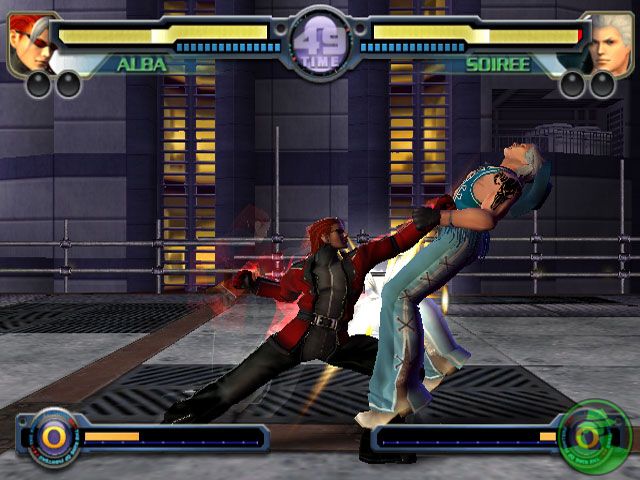Click Alba's character portrait
The image size is (640, 480).
pyautogui.click(x=30, y=43)
